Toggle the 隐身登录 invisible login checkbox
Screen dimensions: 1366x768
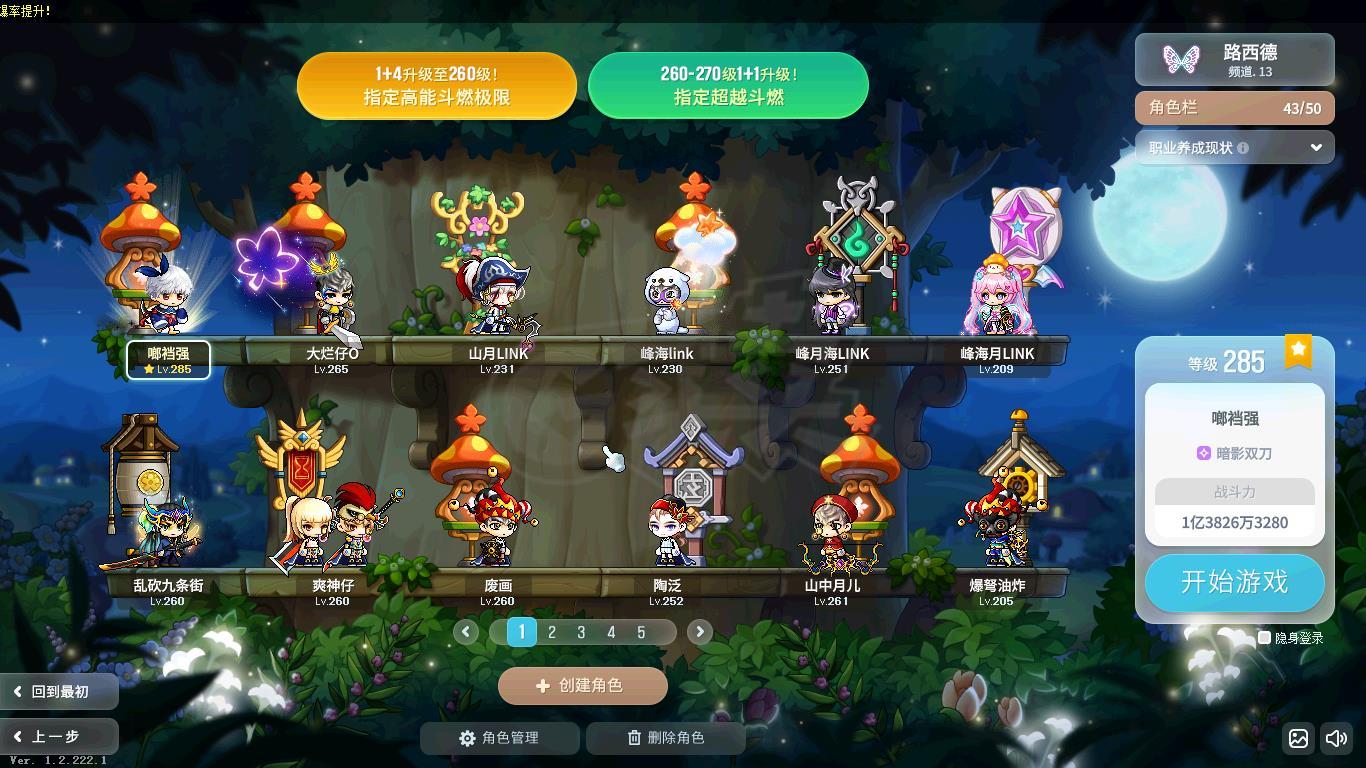click(x=1264, y=637)
